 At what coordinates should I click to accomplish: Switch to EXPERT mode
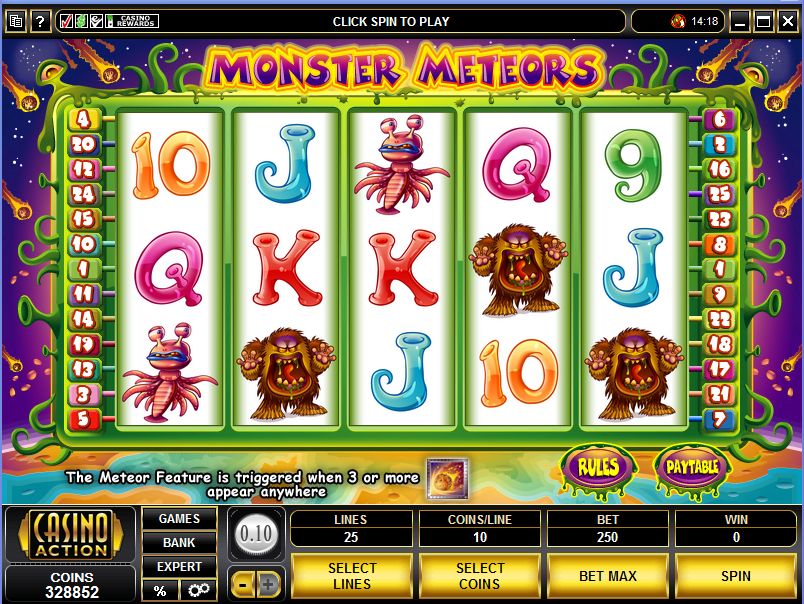[179, 566]
